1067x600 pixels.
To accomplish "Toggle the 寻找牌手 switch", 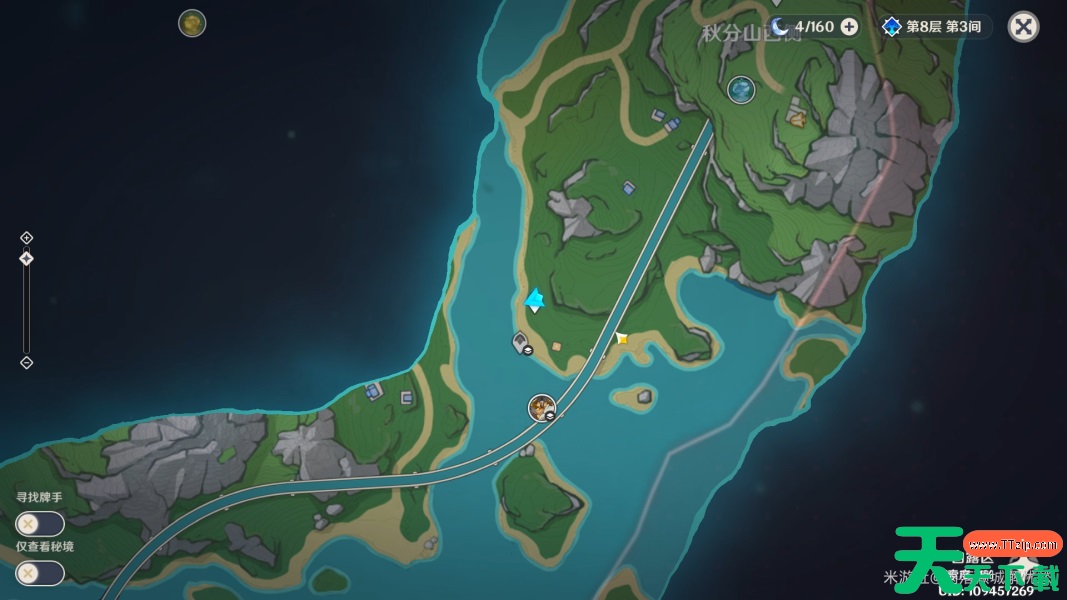I will [40, 523].
